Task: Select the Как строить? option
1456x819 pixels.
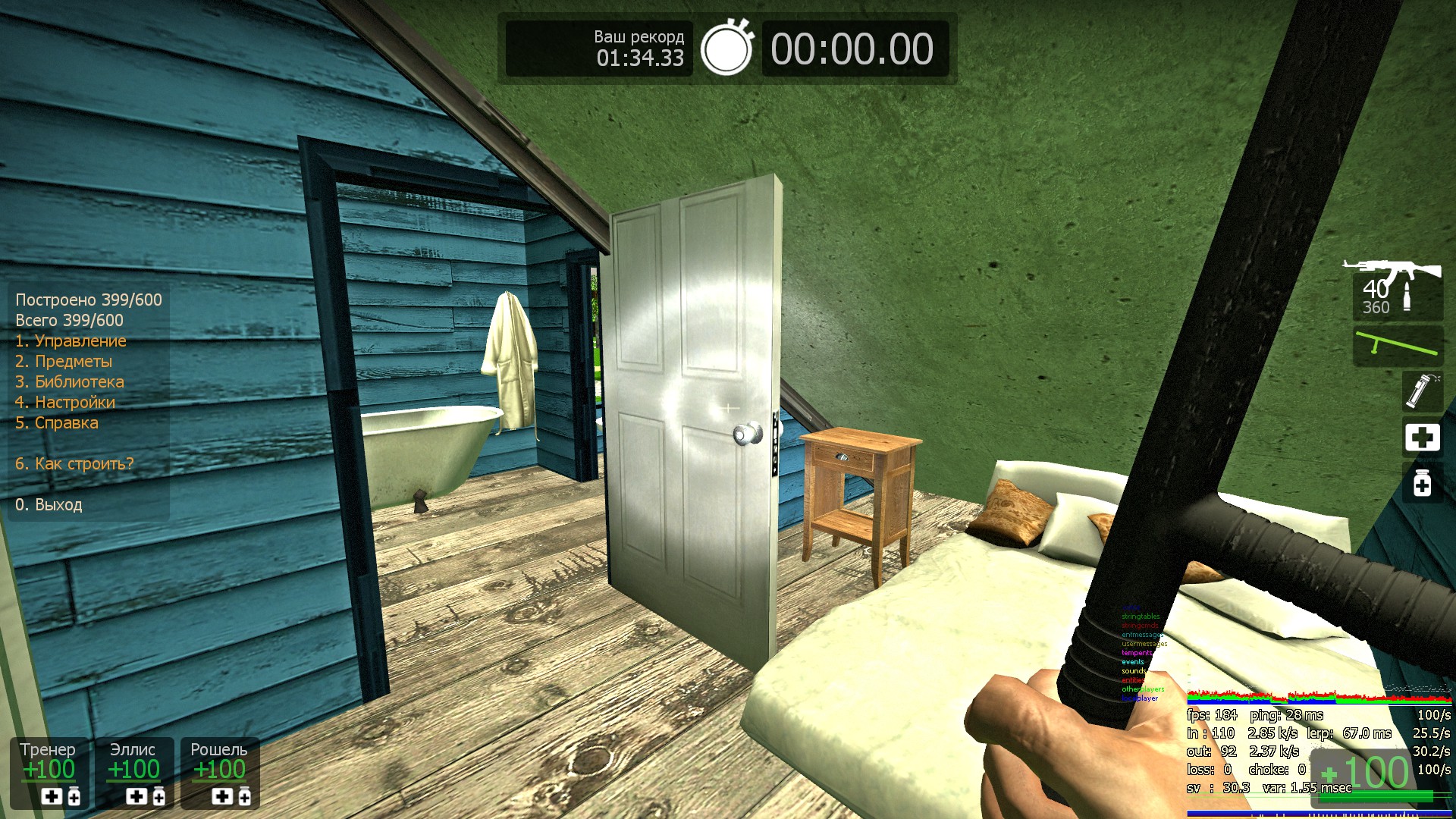Action: pos(74,464)
